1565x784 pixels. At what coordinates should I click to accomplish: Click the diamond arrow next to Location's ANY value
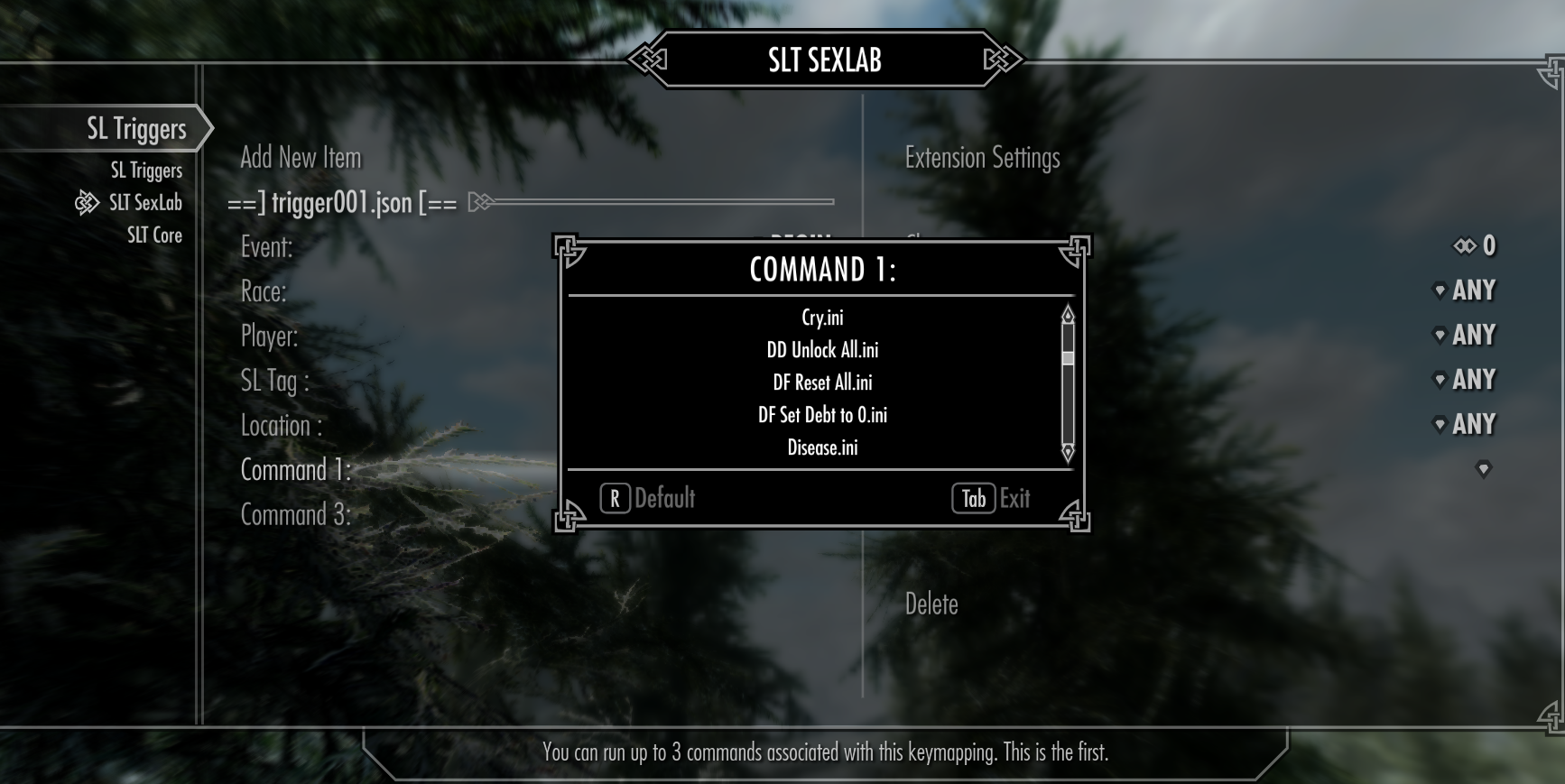point(1440,423)
